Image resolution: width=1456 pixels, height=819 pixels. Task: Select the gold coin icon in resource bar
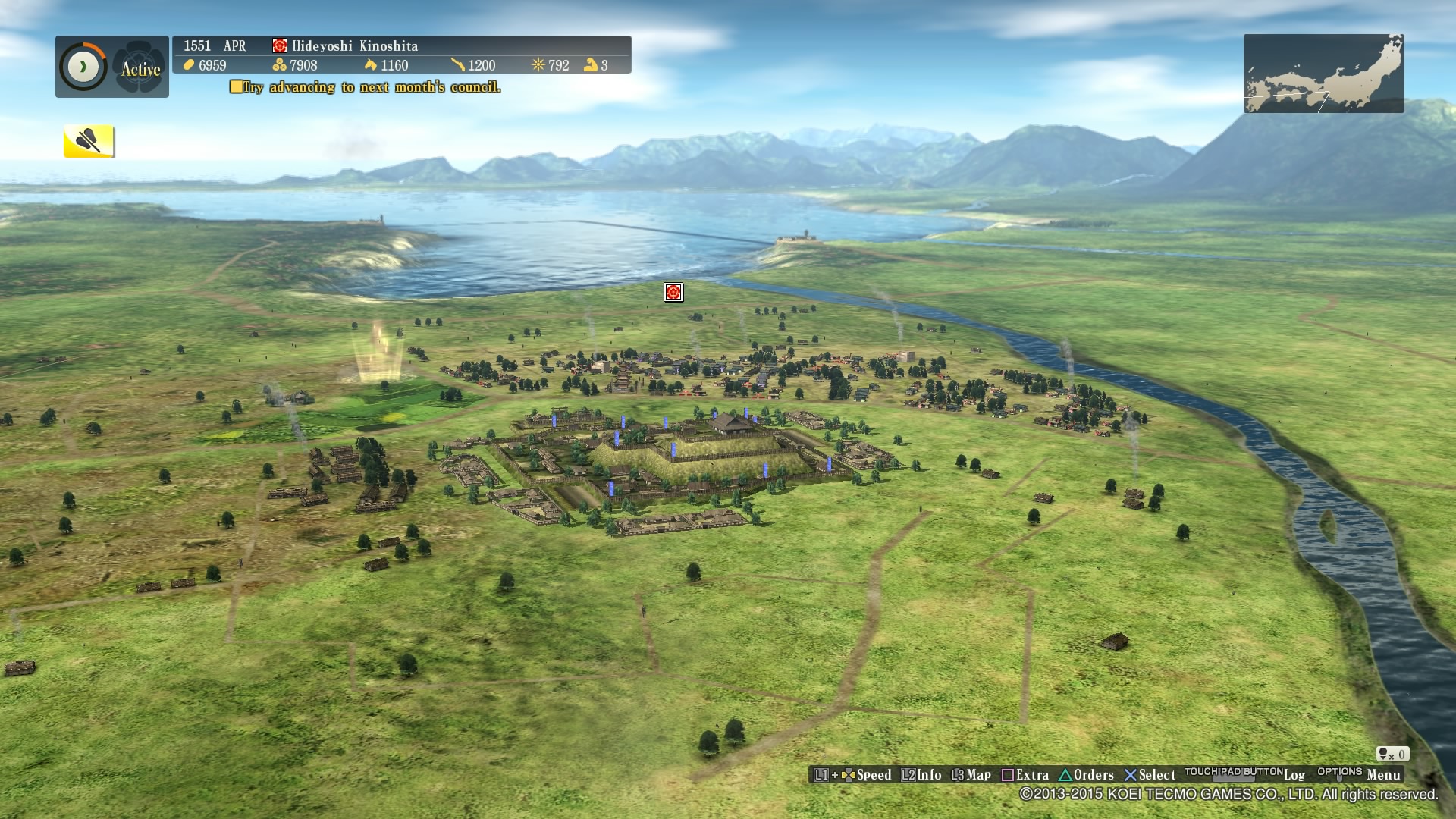(x=189, y=66)
